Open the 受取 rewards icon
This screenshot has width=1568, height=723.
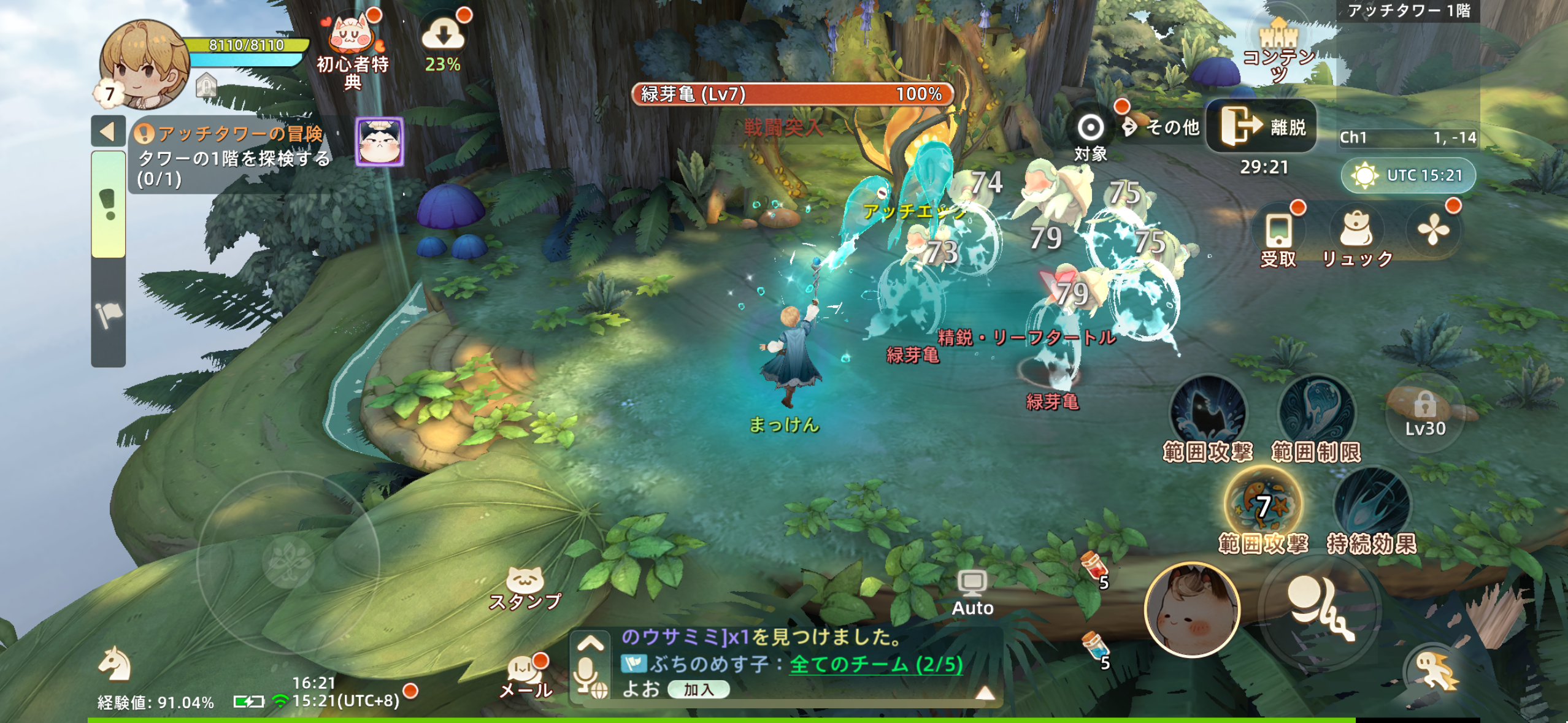pyautogui.click(x=1278, y=239)
